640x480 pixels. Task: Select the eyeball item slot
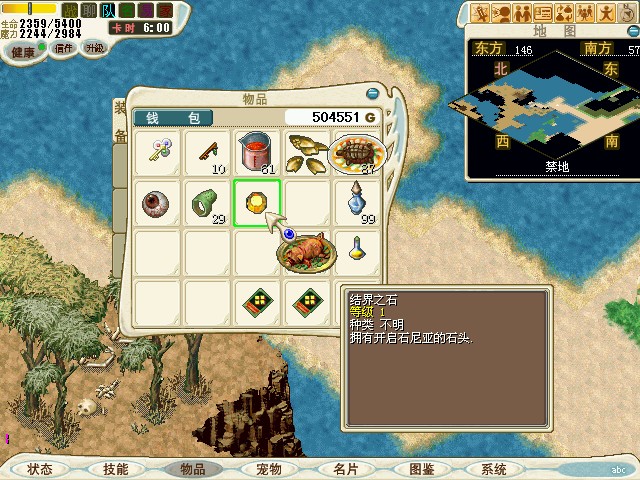(156, 203)
